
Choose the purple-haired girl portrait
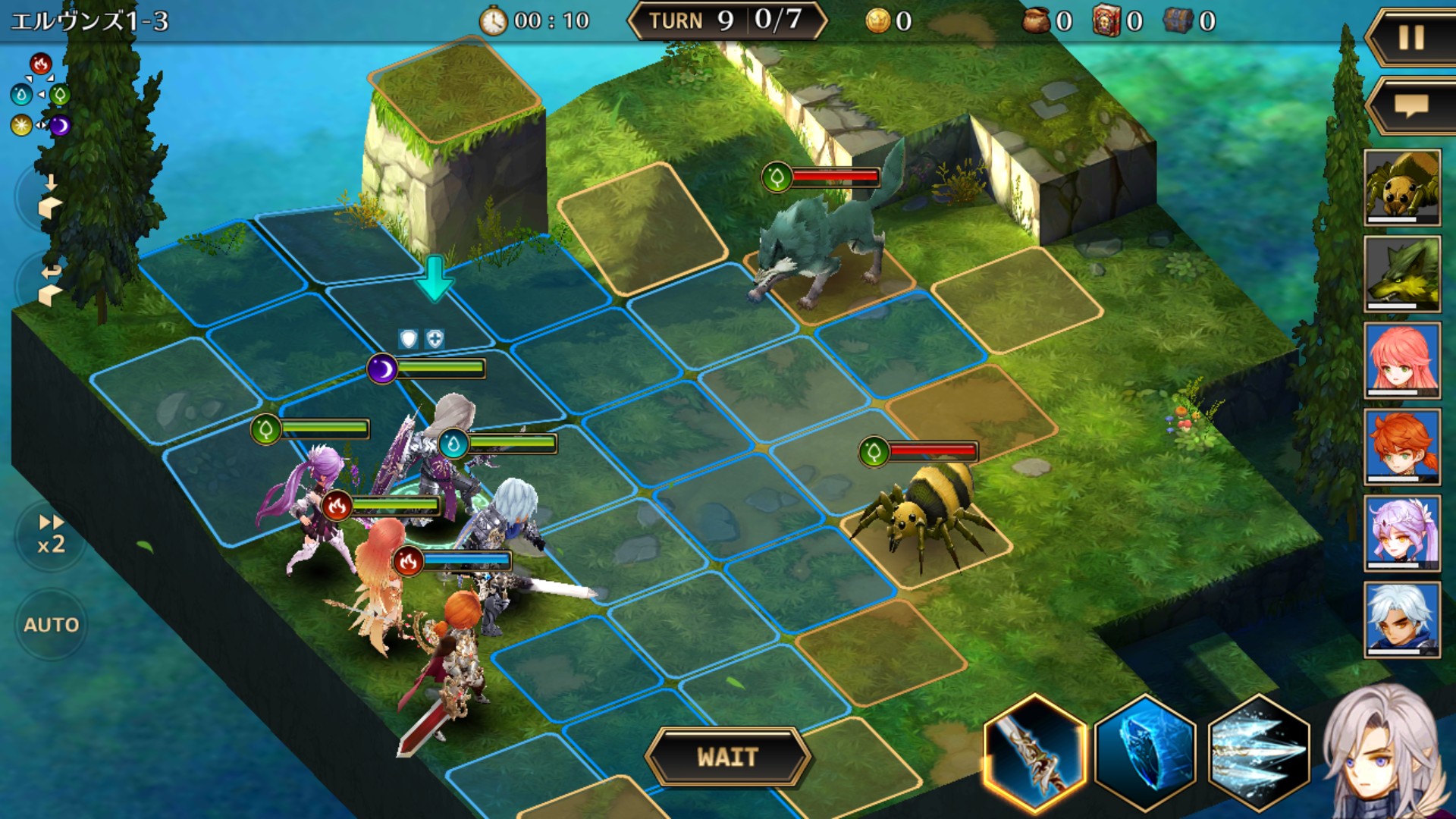[x=1402, y=533]
